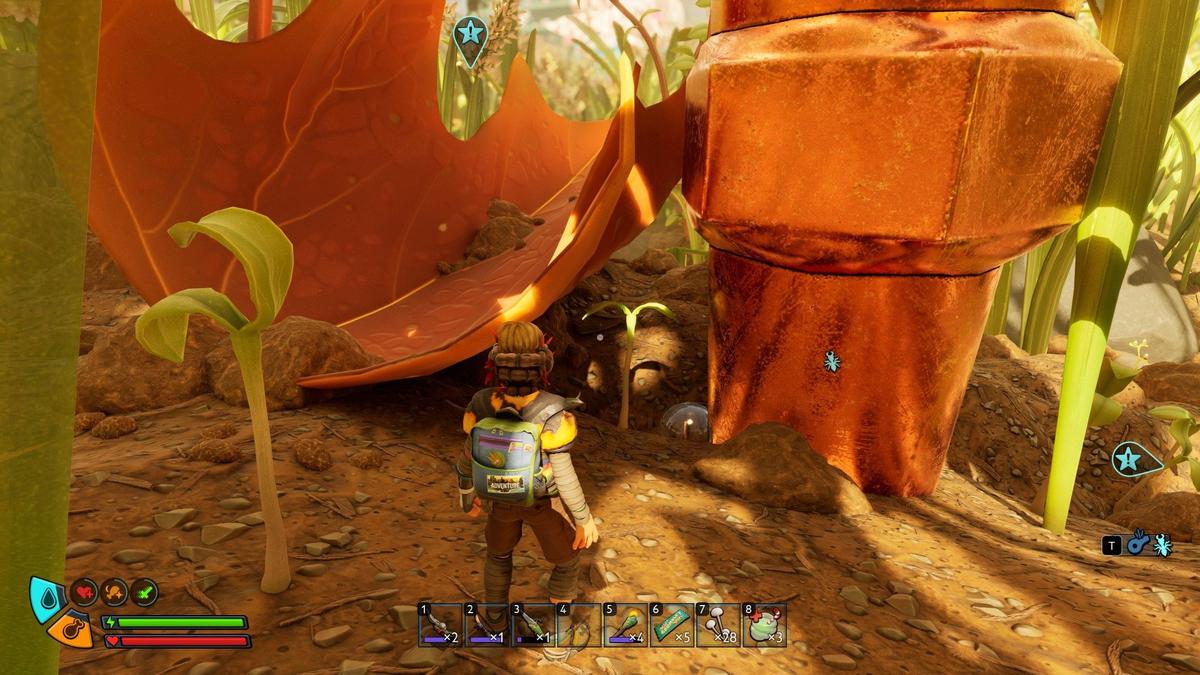
Task: Select hotbar slot 1 weapon
Action: [440, 625]
